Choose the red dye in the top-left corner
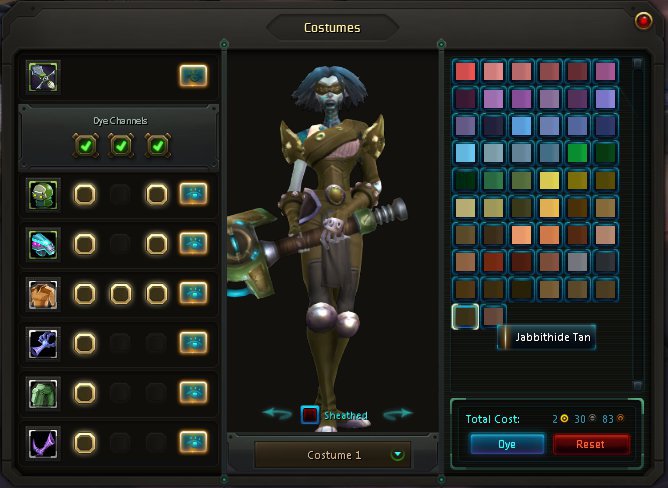The width and height of the screenshot is (668, 488). pos(465,71)
